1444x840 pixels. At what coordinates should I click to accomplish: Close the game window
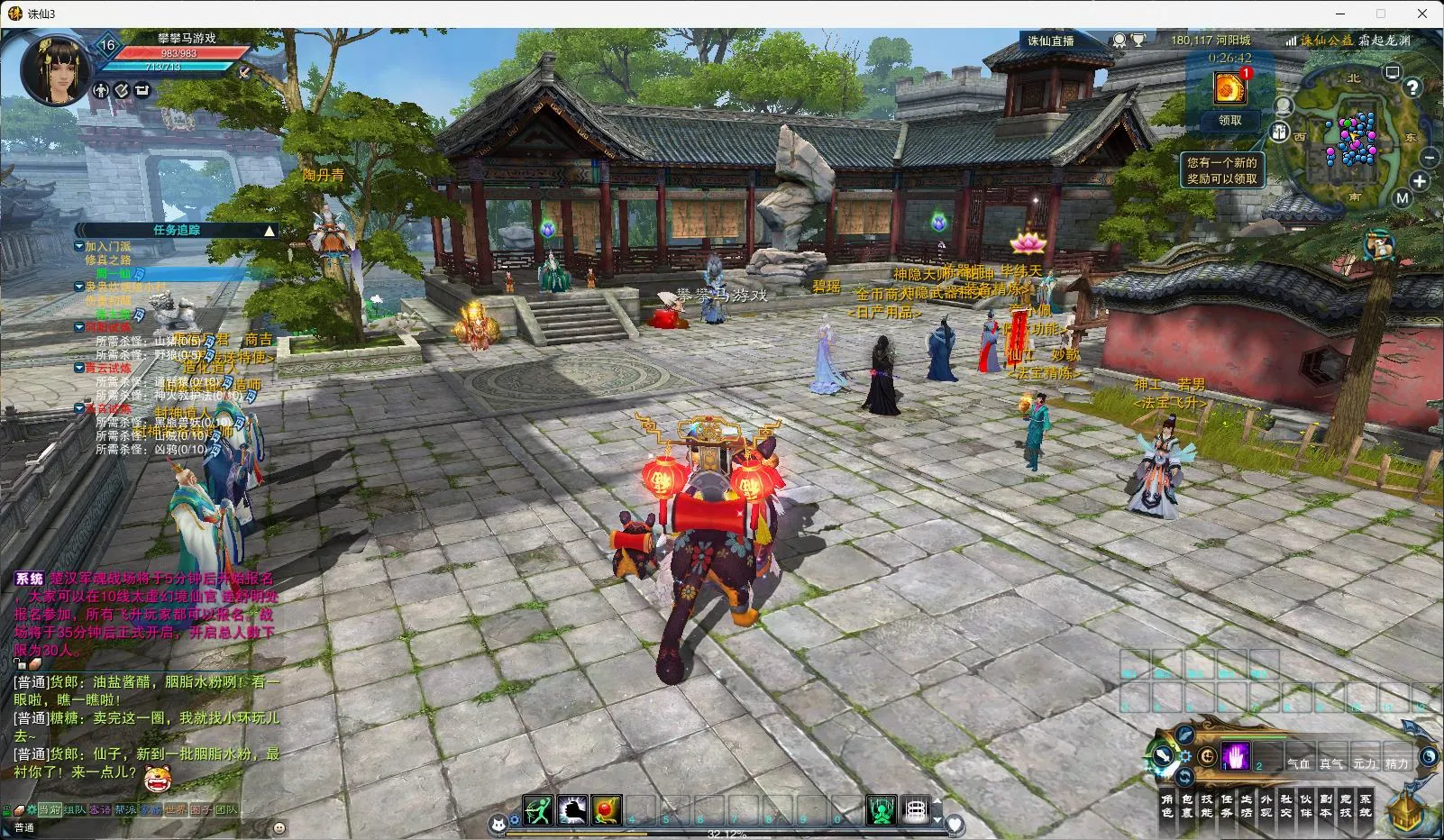pos(1423,14)
